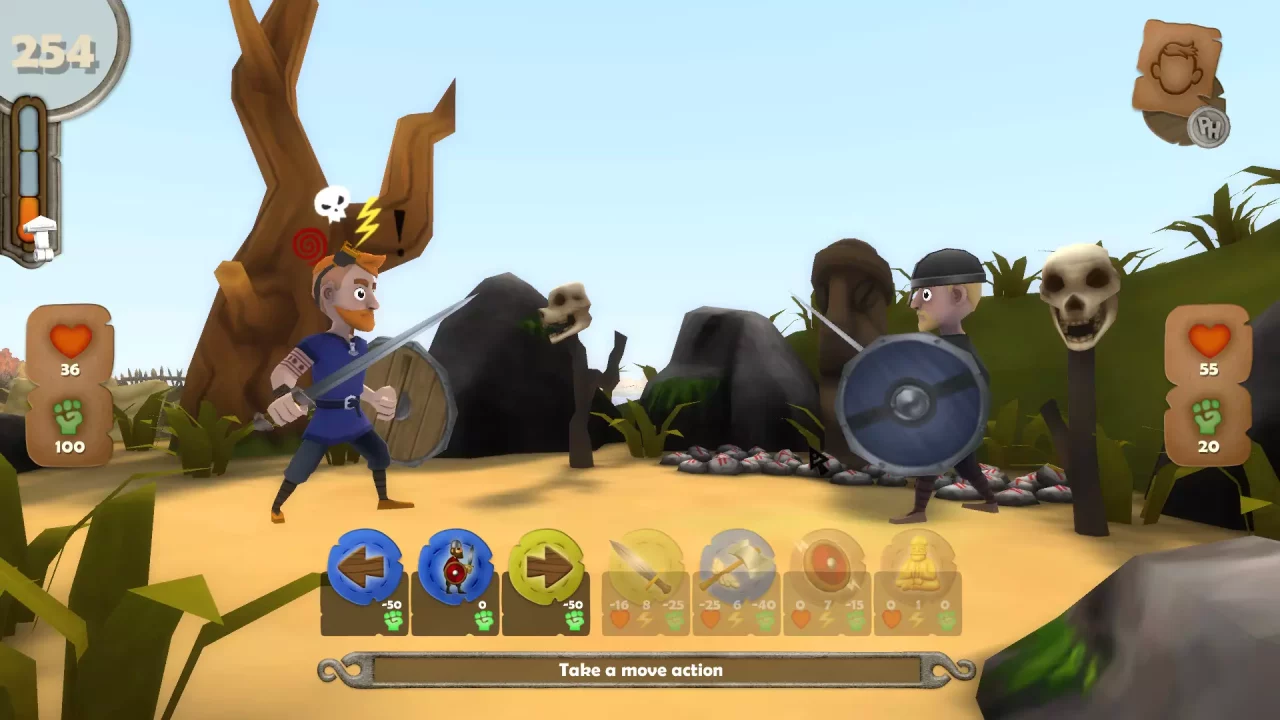The height and width of the screenshot is (720, 1280).
Task: Click the Take a move action banner
Action: click(640, 670)
